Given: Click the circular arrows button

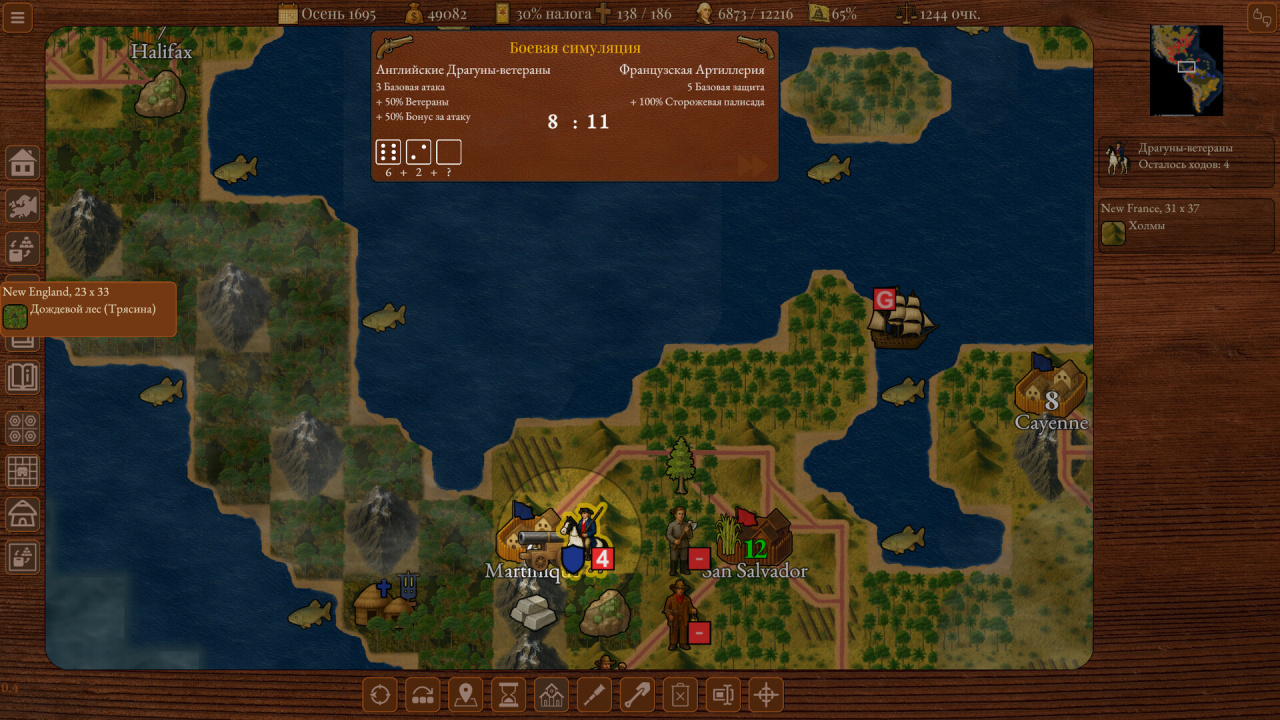Looking at the screenshot, I should click(379, 695).
